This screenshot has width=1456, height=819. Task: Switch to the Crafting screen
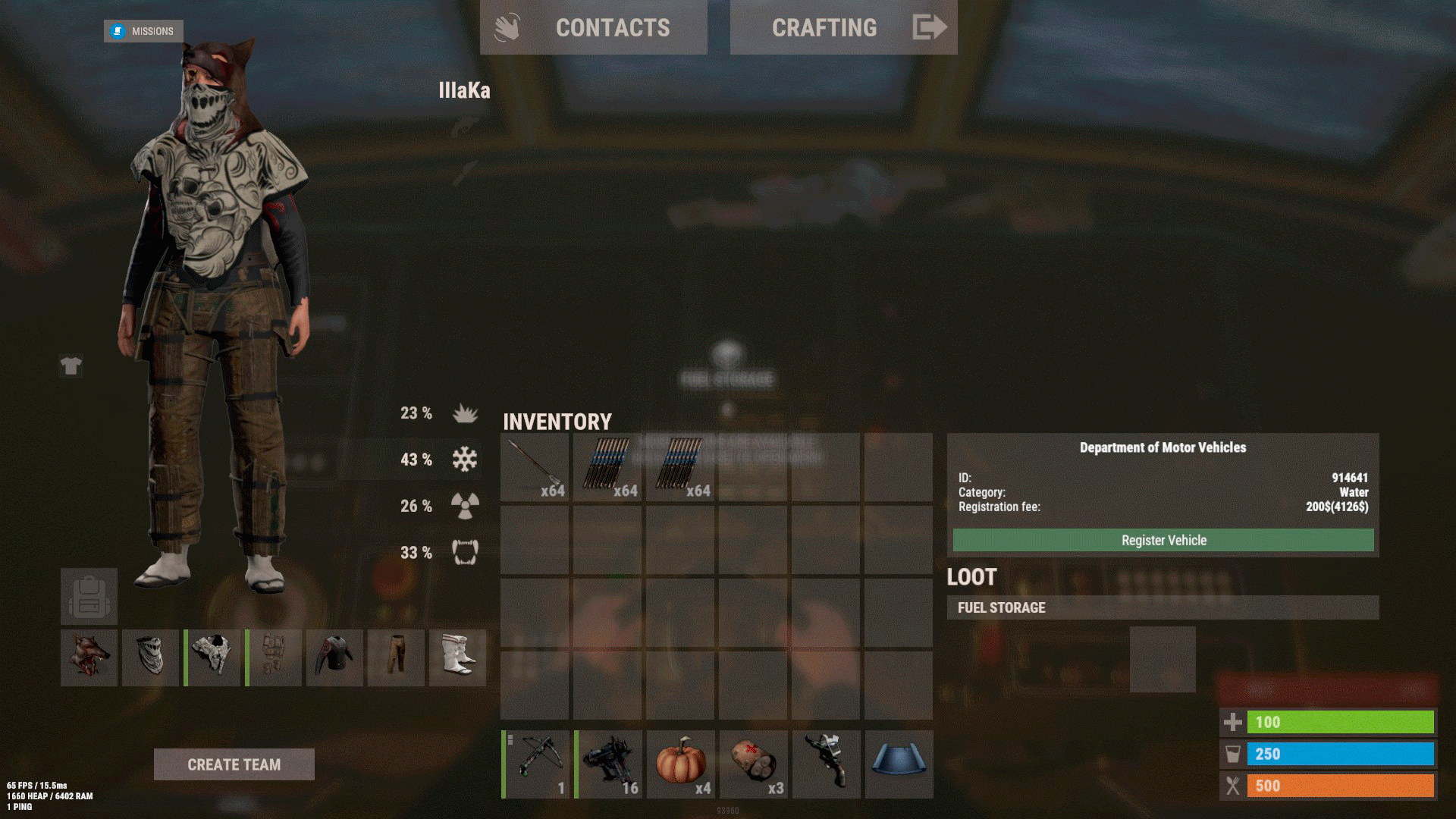(843, 27)
